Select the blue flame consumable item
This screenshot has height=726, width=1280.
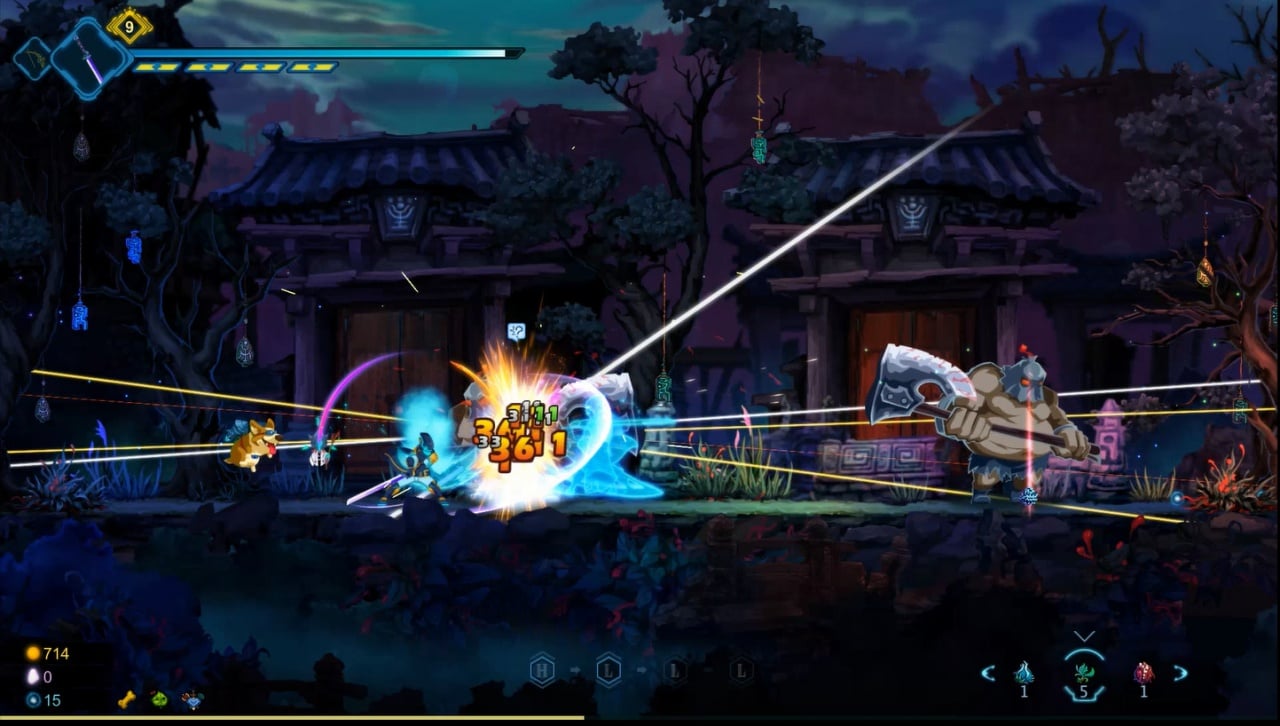1024,672
